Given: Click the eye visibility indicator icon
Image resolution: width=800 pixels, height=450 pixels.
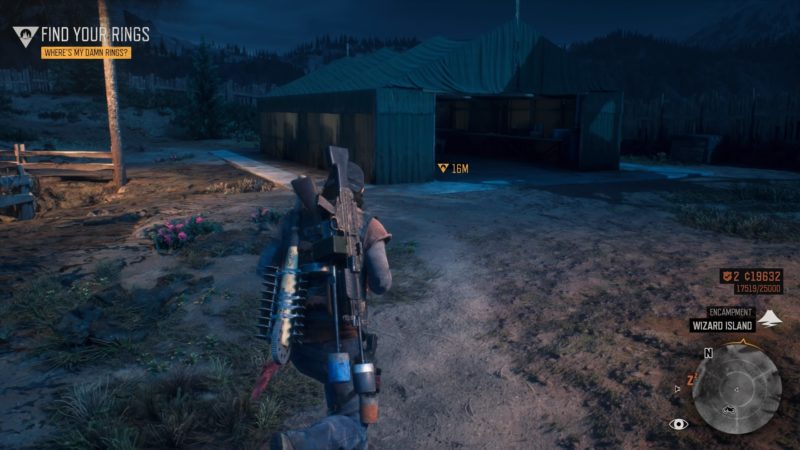Looking at the screenshot, I should (x=679, y=424).
